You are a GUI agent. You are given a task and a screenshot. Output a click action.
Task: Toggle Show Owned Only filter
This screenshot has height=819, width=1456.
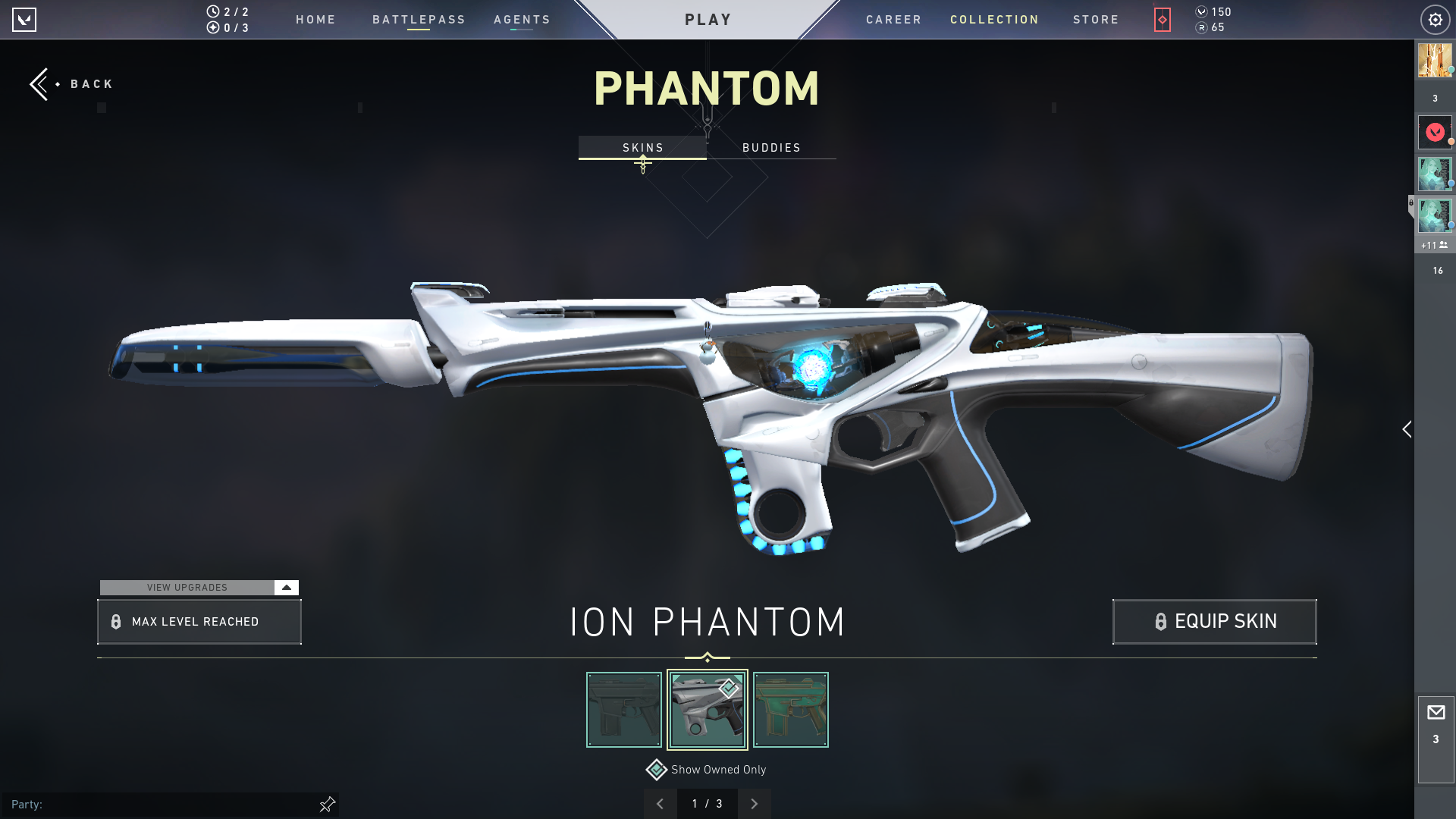pos(657,770)
